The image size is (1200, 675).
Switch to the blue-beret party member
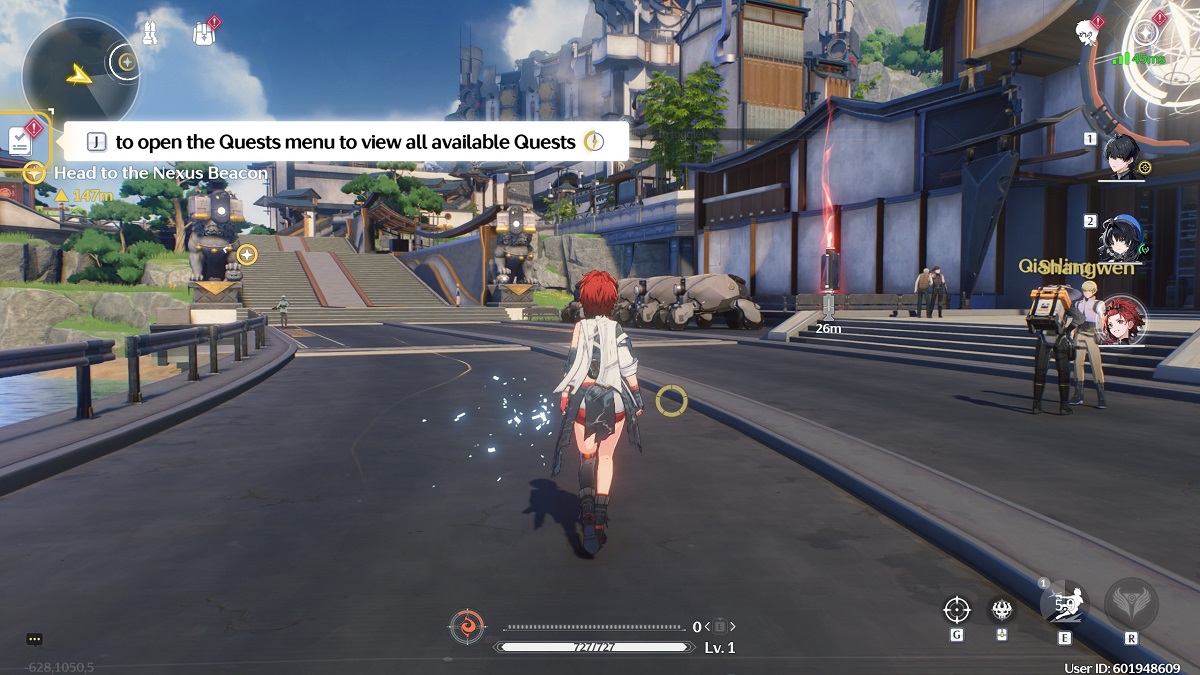click(x=1121, y=237)
